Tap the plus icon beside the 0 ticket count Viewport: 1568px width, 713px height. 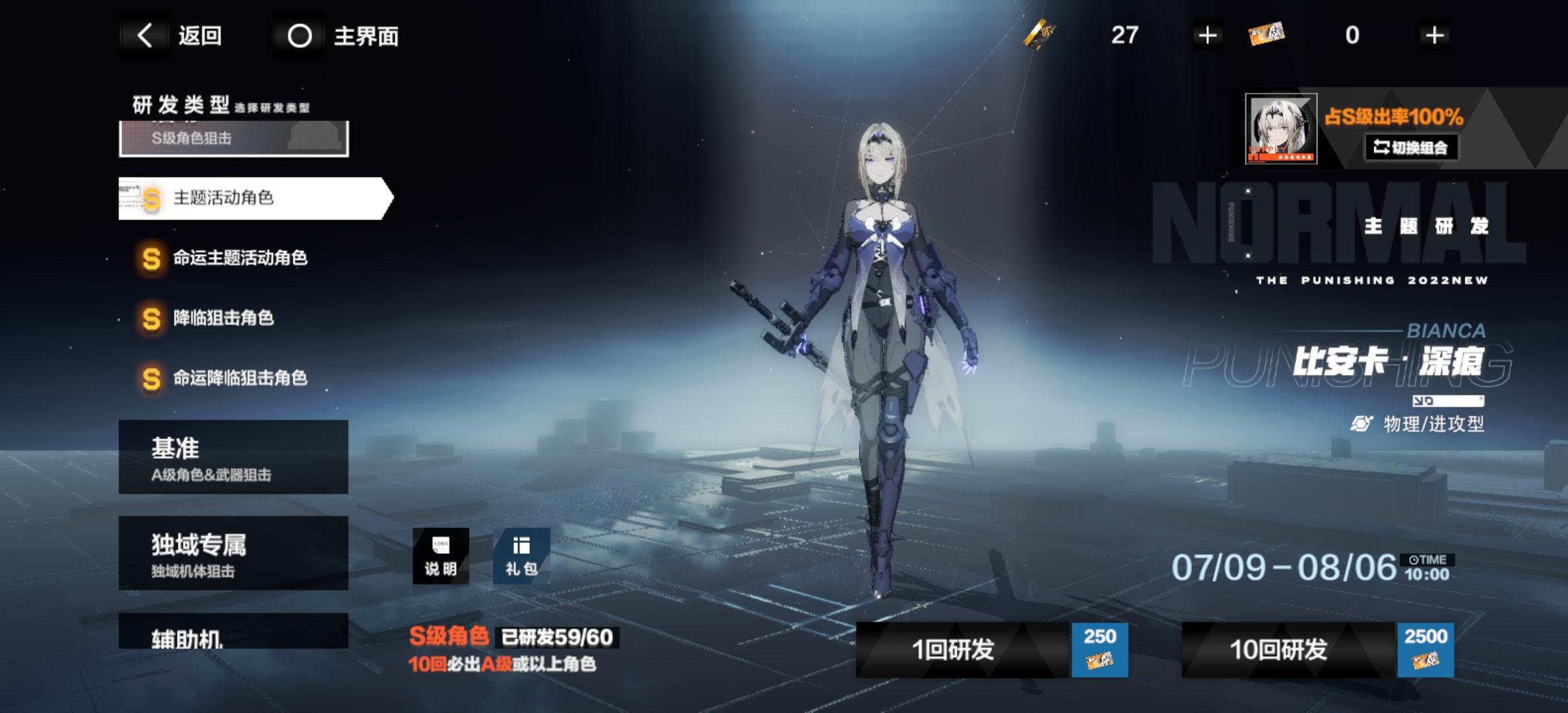[1432, 36]
